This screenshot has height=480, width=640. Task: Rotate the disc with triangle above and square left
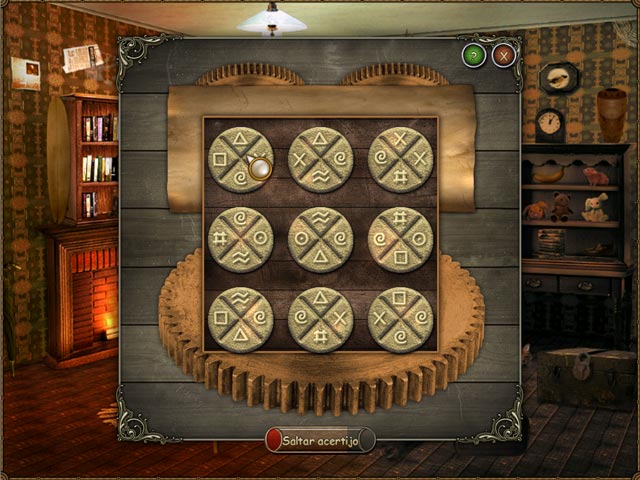(240, 160)
